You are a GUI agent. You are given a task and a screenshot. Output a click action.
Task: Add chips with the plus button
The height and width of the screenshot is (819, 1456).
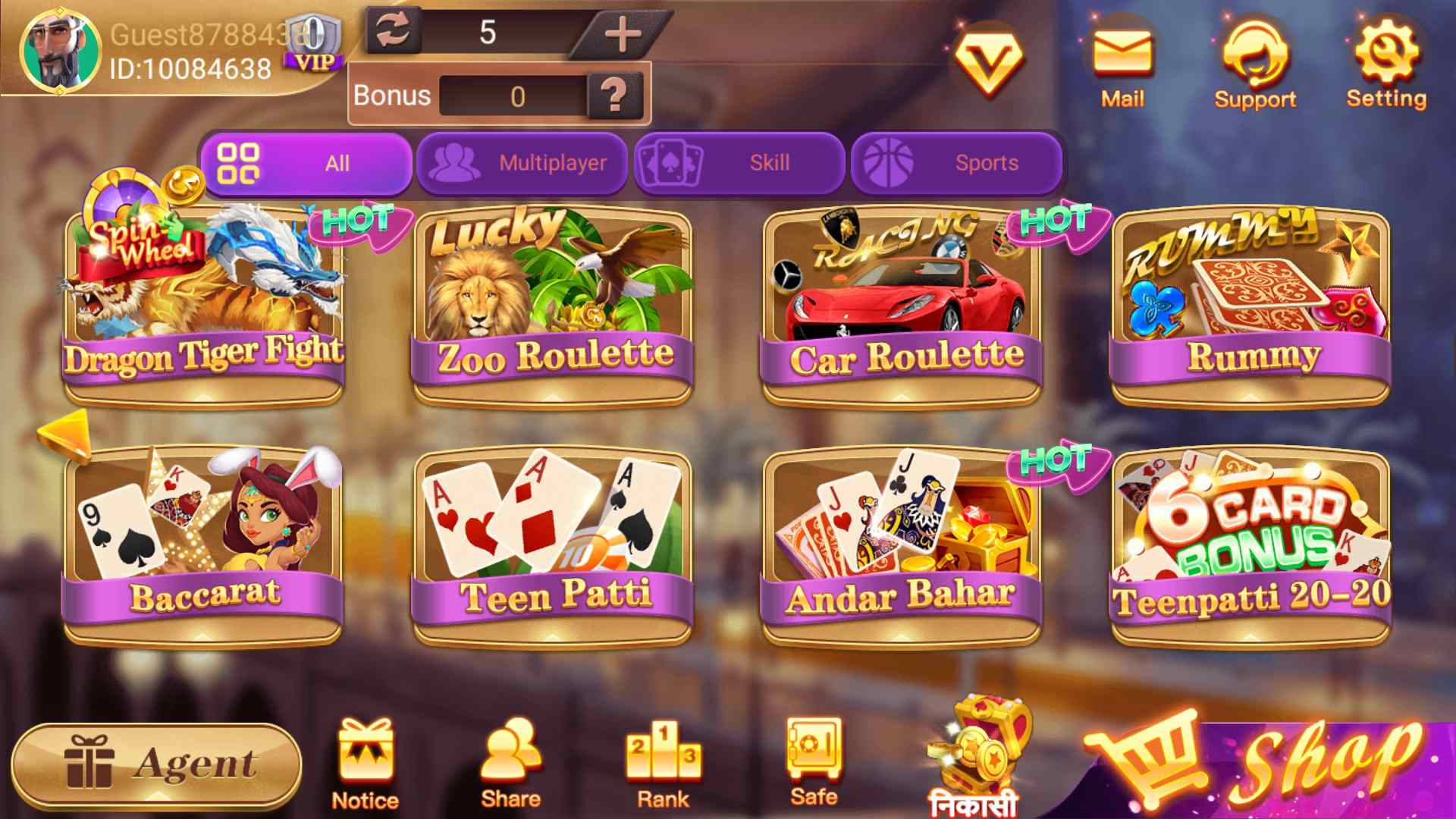point(623,34)
